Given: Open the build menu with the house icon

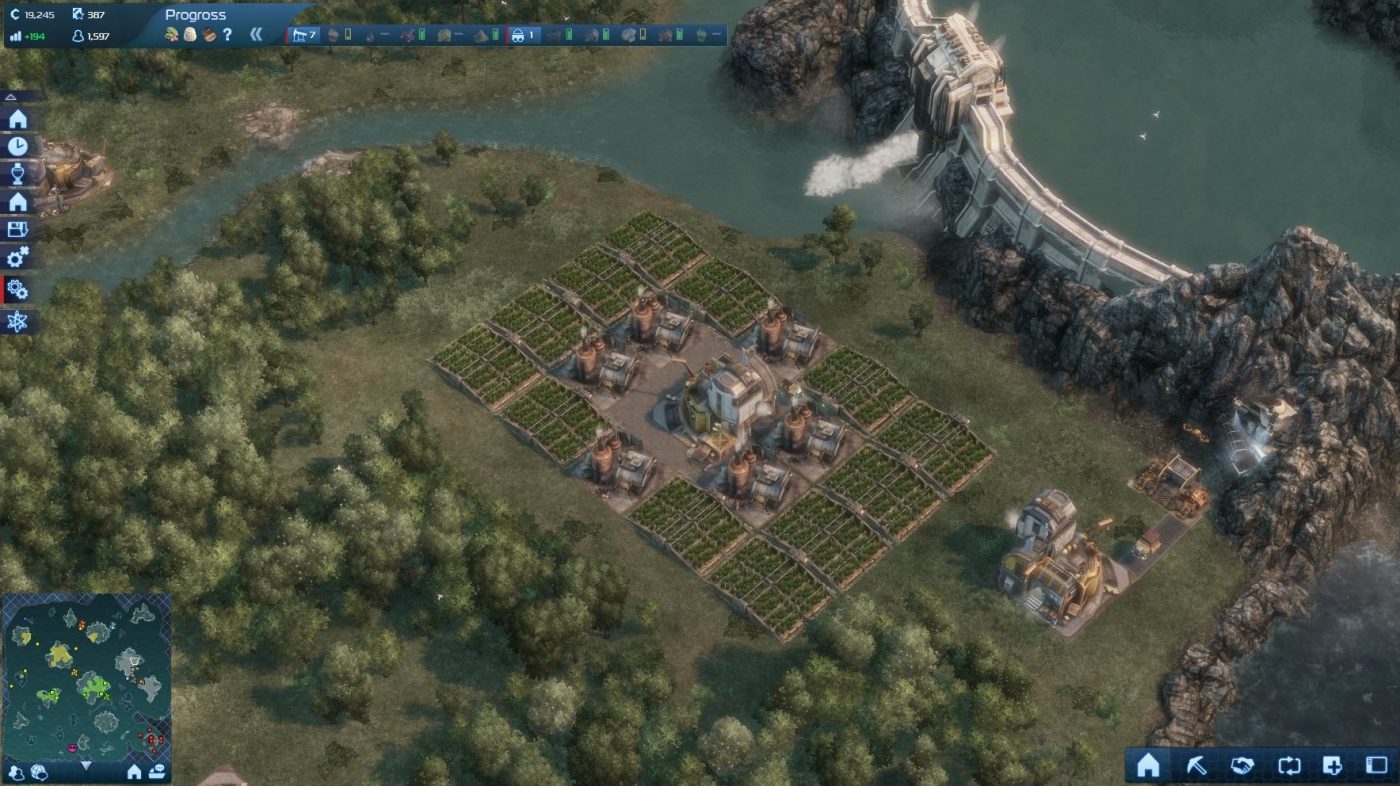Looking at the screenshot, I should [1148, 764].
